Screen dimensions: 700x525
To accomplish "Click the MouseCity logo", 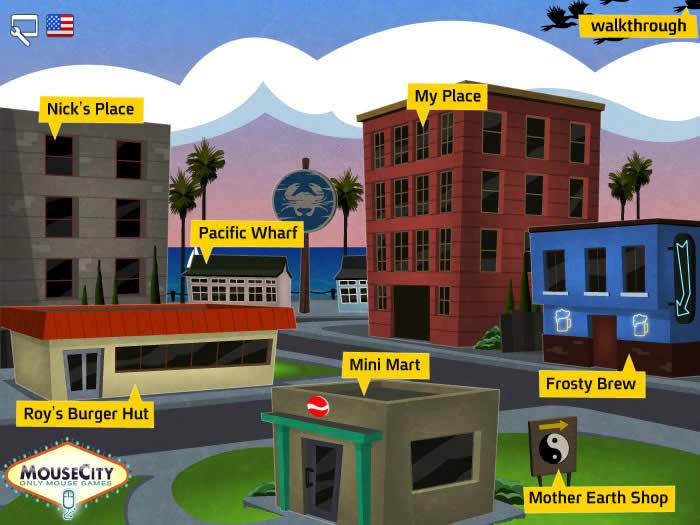I will pyautogui.click(x=67, y=478).
